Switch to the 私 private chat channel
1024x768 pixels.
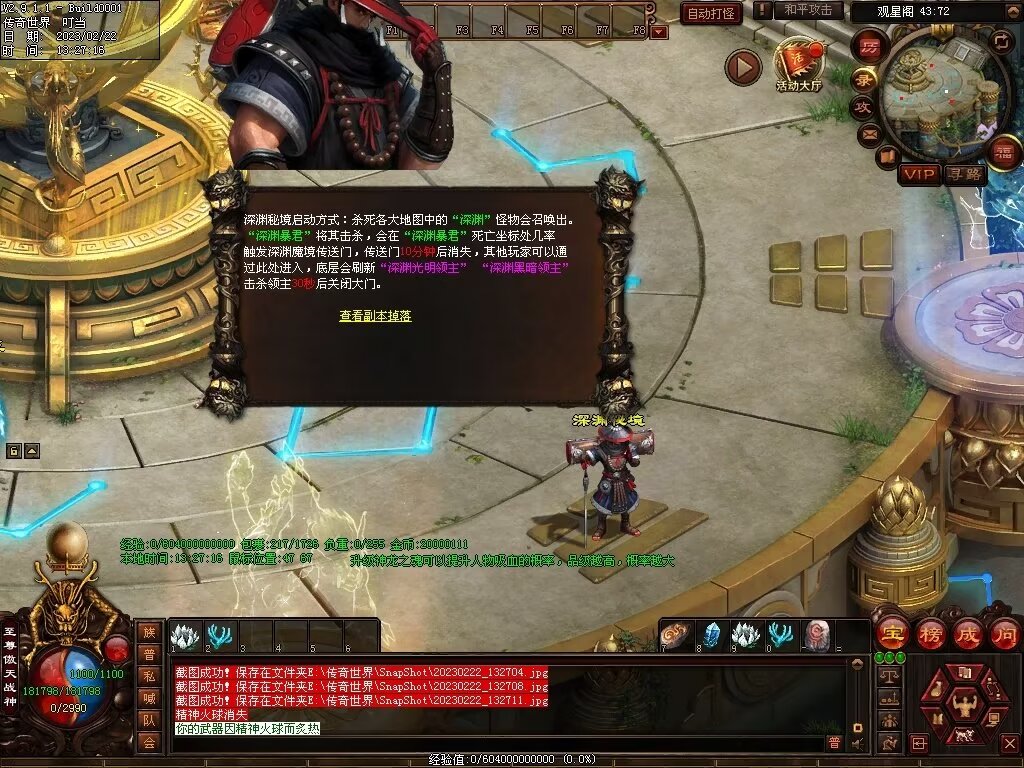tap(149, 676)
